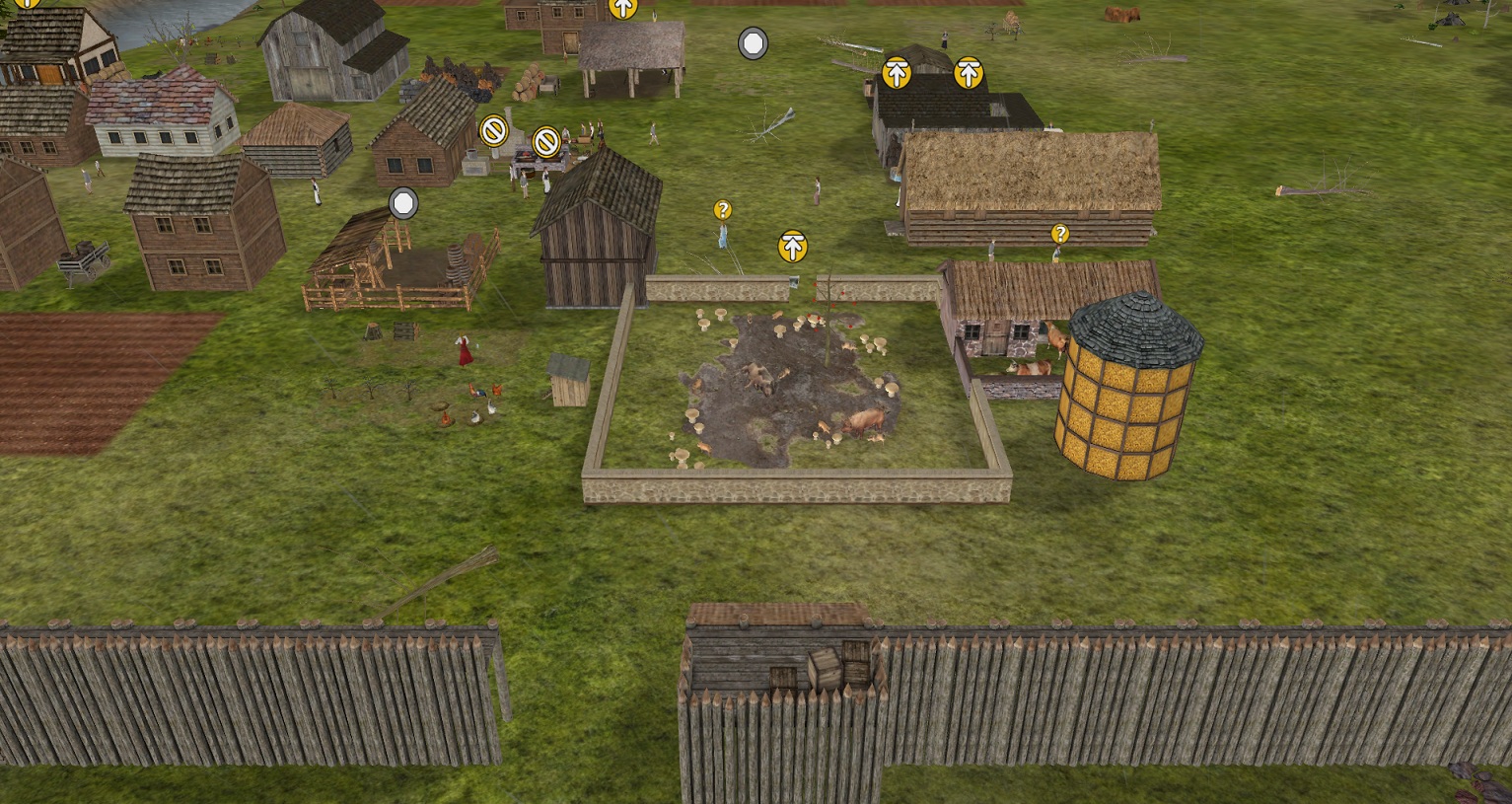Viewport: 1512px width, 804px height.
Task: Select the prohibited icon over the outdoor forge table
Action: [x=546, y=142]
